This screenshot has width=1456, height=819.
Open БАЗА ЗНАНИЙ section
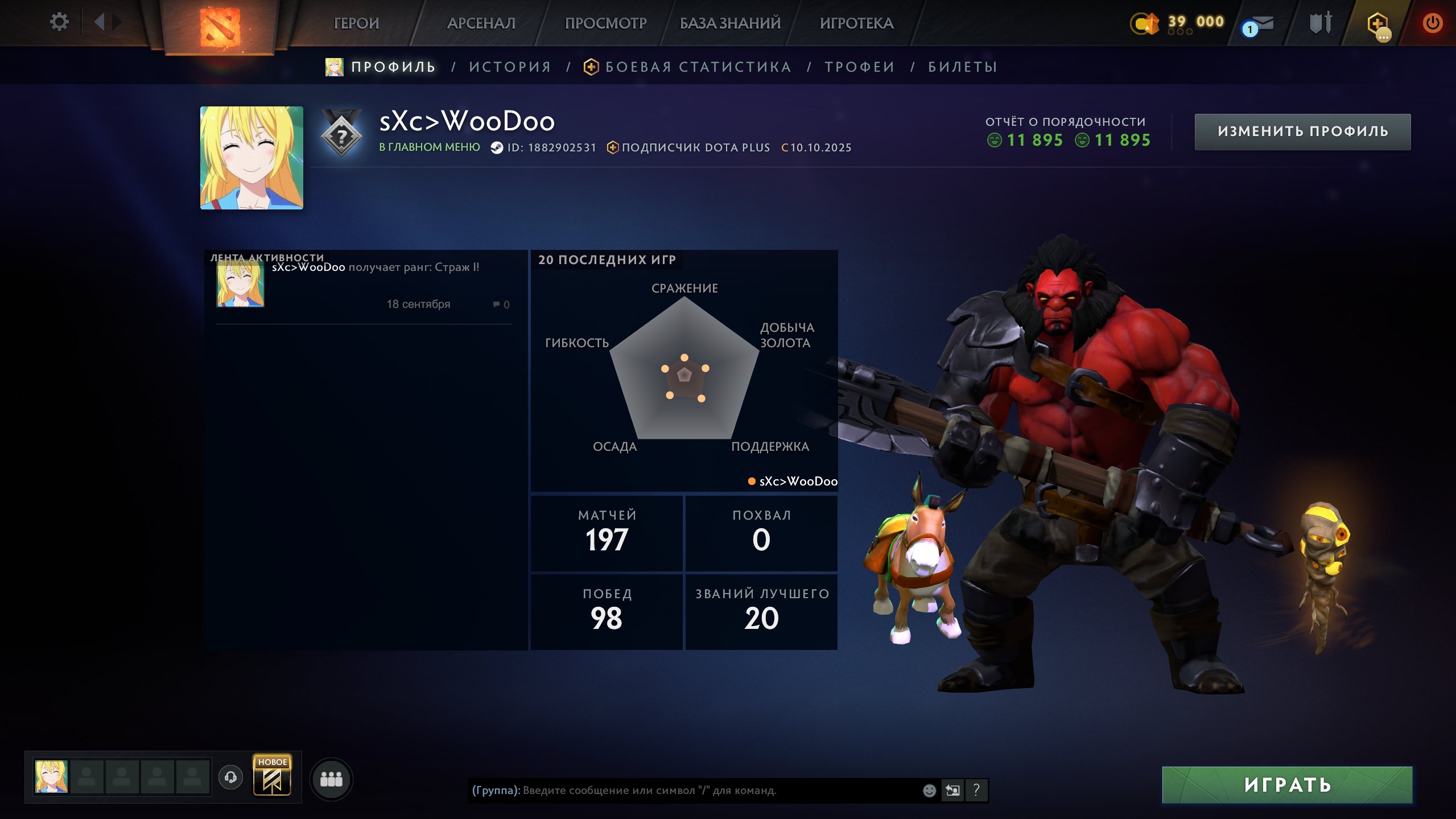730,23
